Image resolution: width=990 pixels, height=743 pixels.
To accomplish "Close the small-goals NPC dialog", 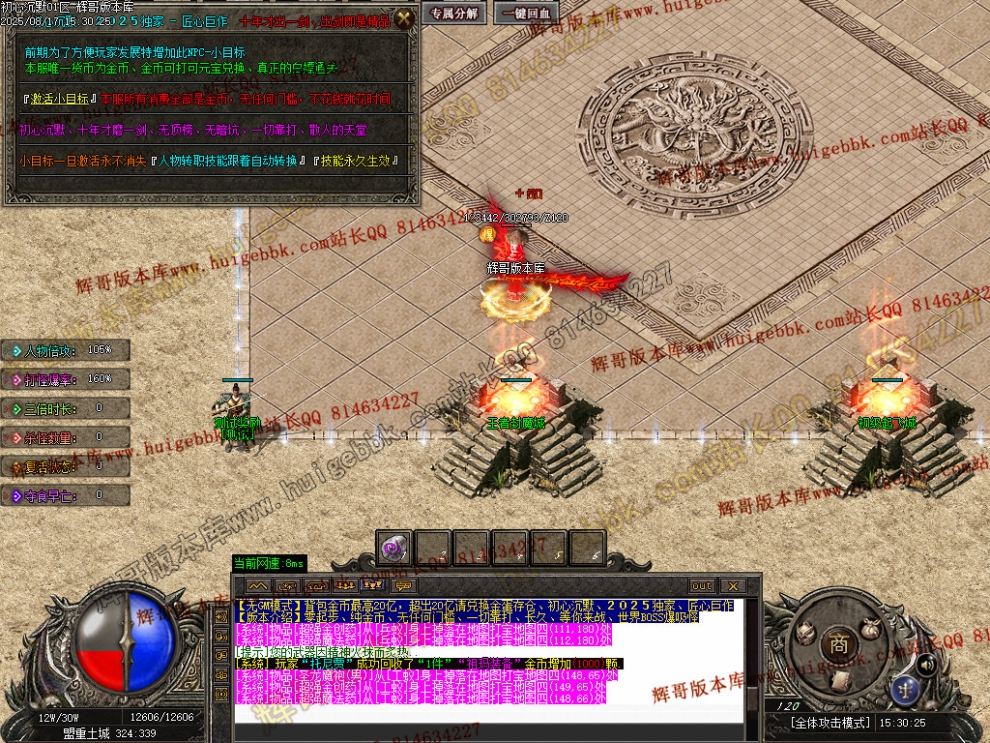I will 403,18.
